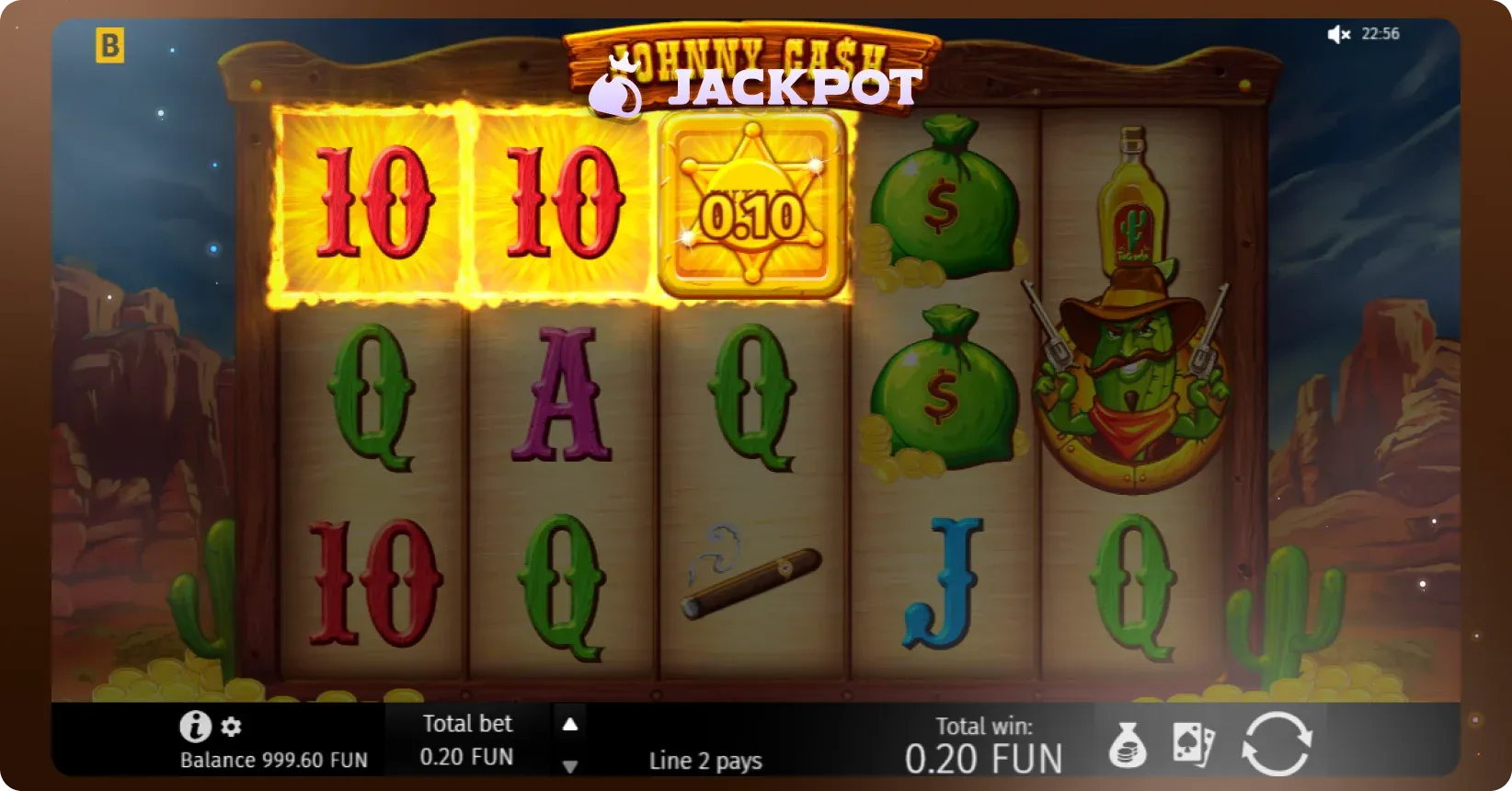
Task: Toggle the muted sound speaker icon
Action: 1338,35
